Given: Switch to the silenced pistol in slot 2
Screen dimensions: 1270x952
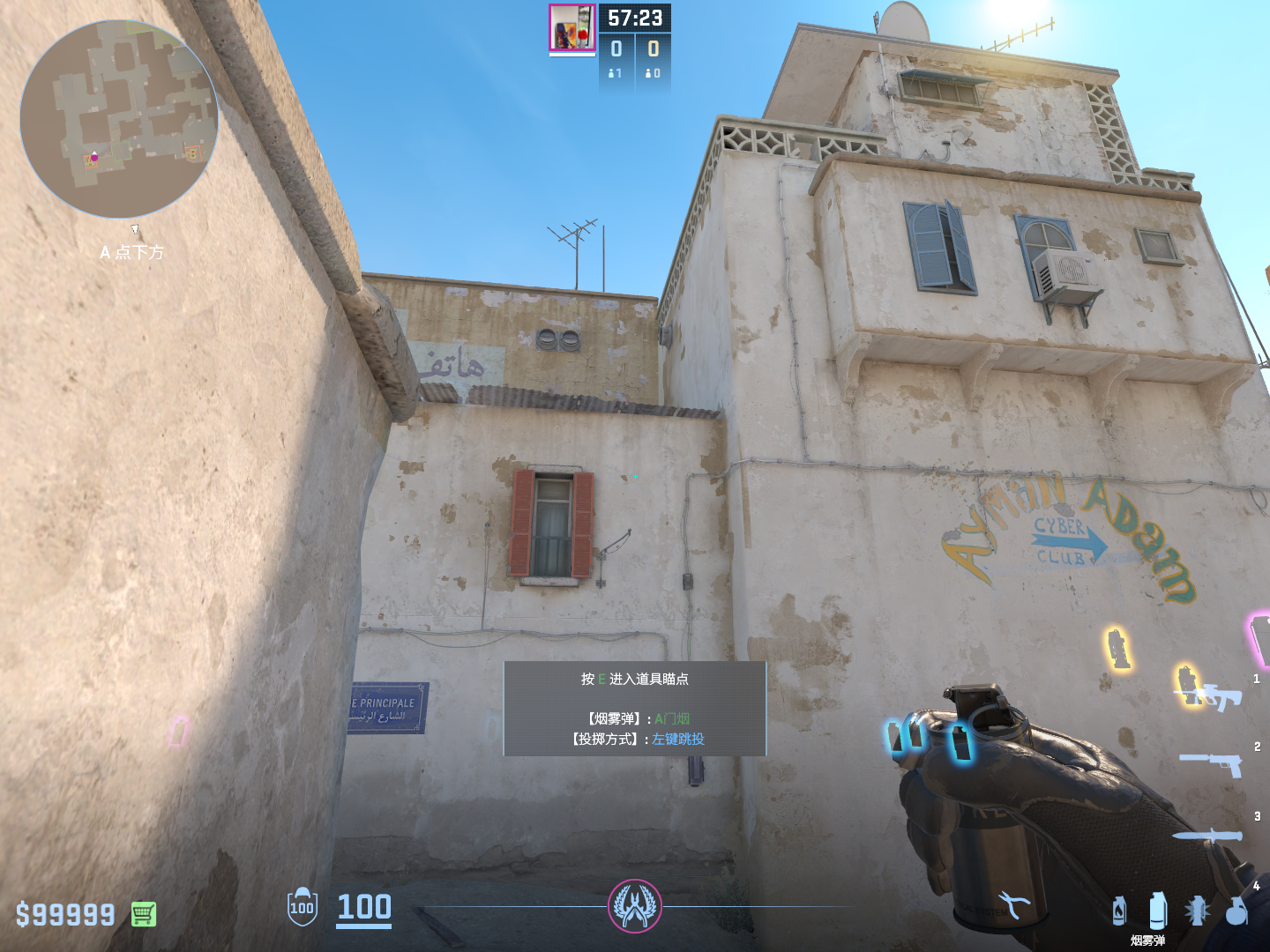Looking at the screenshot, I should pos(1213,762).
